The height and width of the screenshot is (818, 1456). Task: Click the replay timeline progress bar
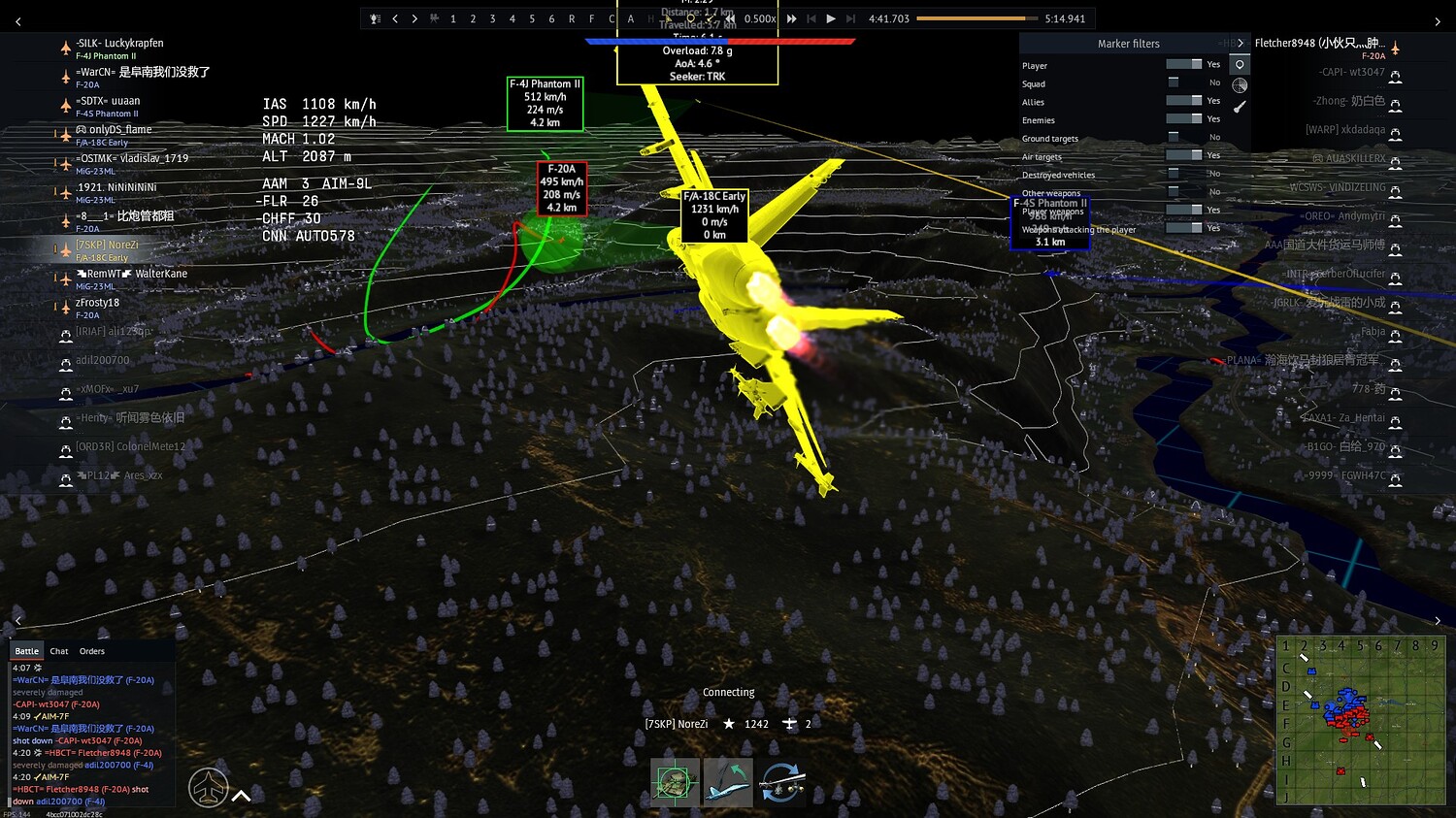(x=976, y=17)
